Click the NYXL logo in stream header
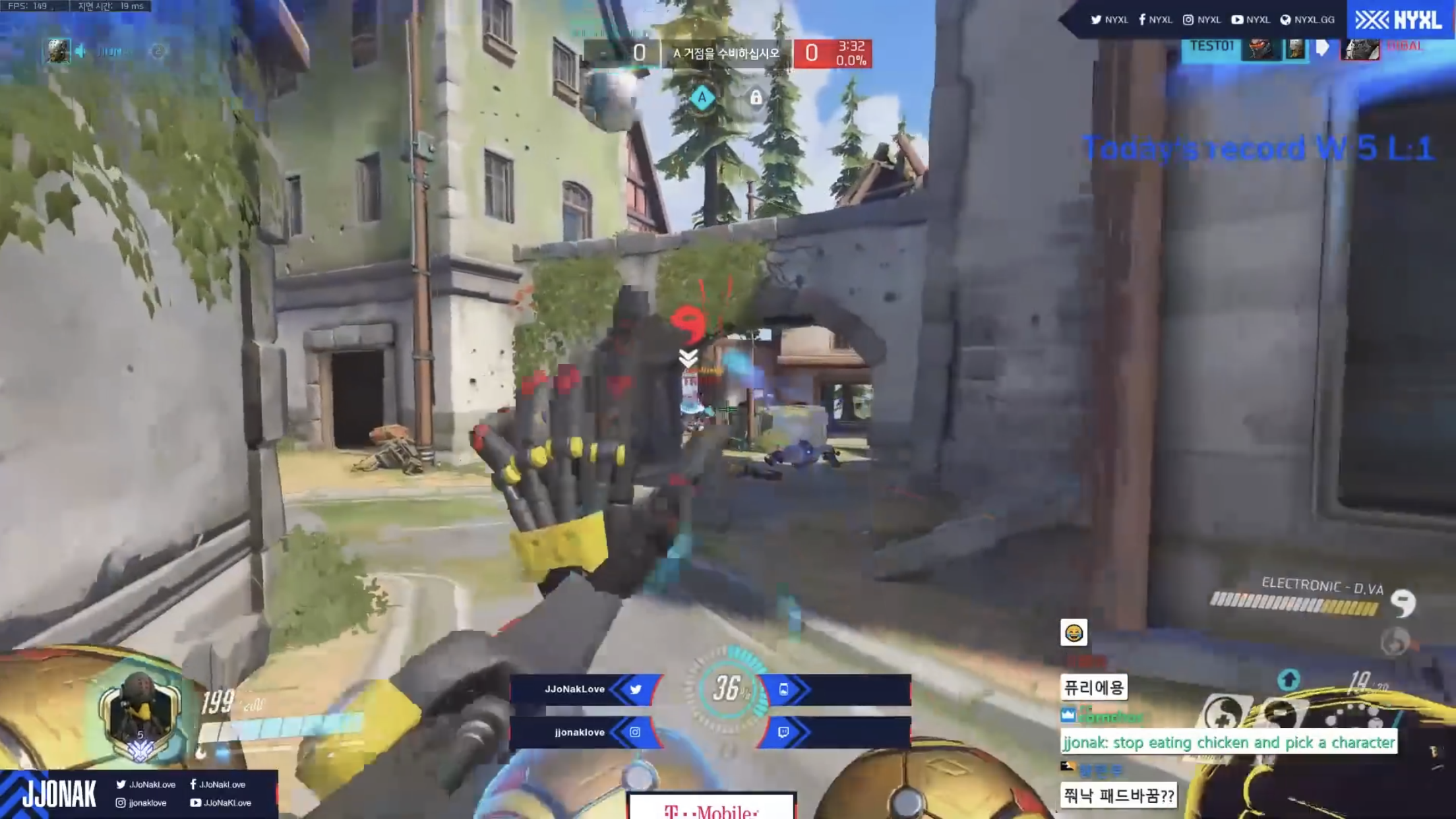This screenshot has width=1456, height=819. tap(1399, 20)
